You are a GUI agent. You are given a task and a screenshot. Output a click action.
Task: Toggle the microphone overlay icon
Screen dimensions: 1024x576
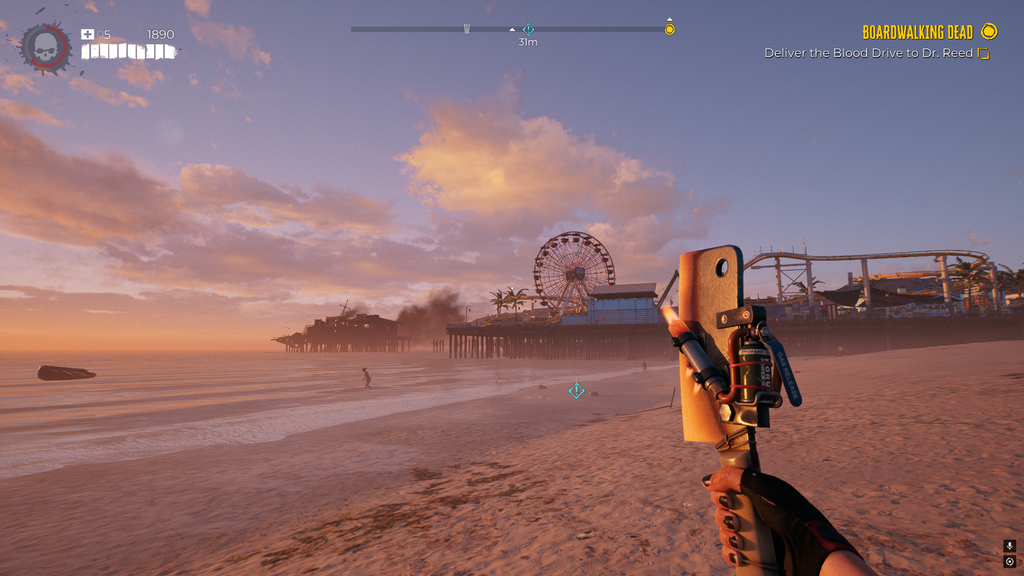pos(1009,546)
